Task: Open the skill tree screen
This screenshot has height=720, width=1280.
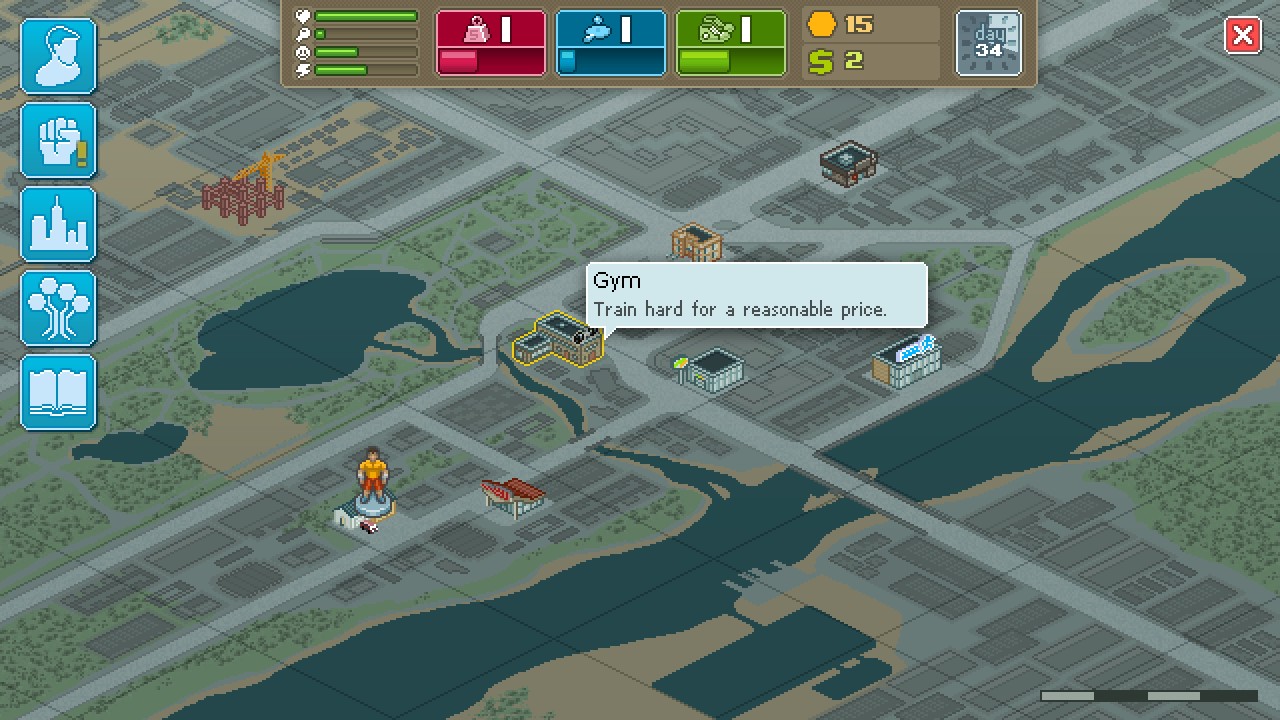Action: tap(58, 309)
